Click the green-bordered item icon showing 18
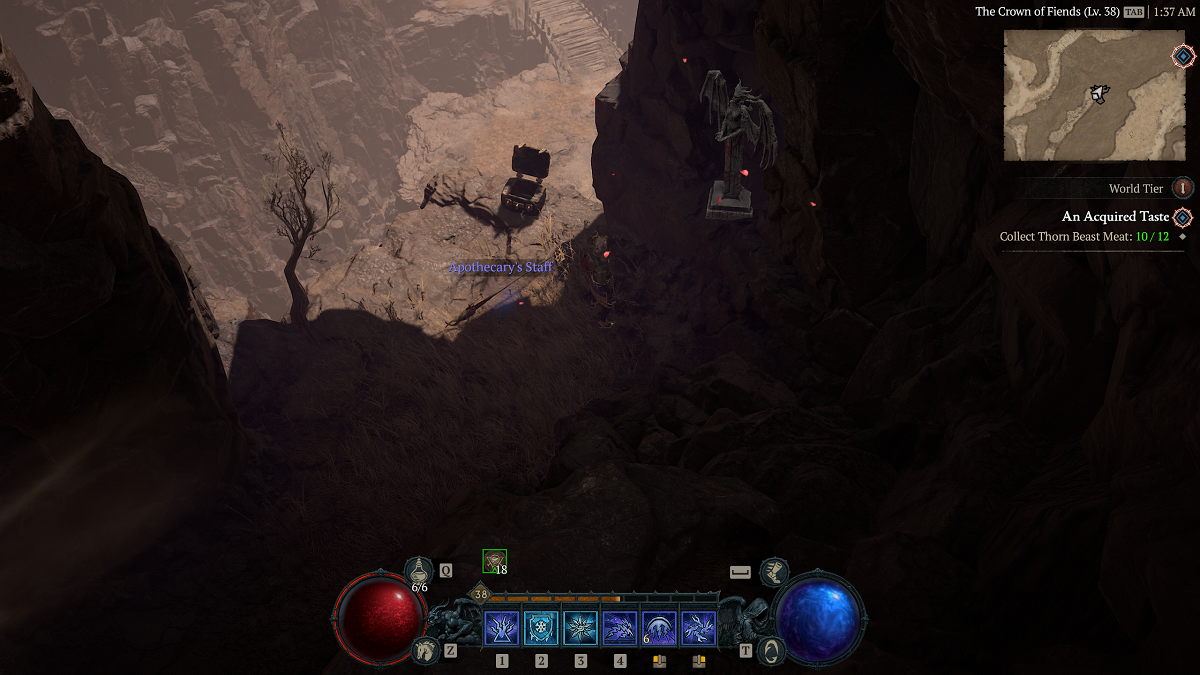This screenshot has height=675, width=1200. pos(494,561)
